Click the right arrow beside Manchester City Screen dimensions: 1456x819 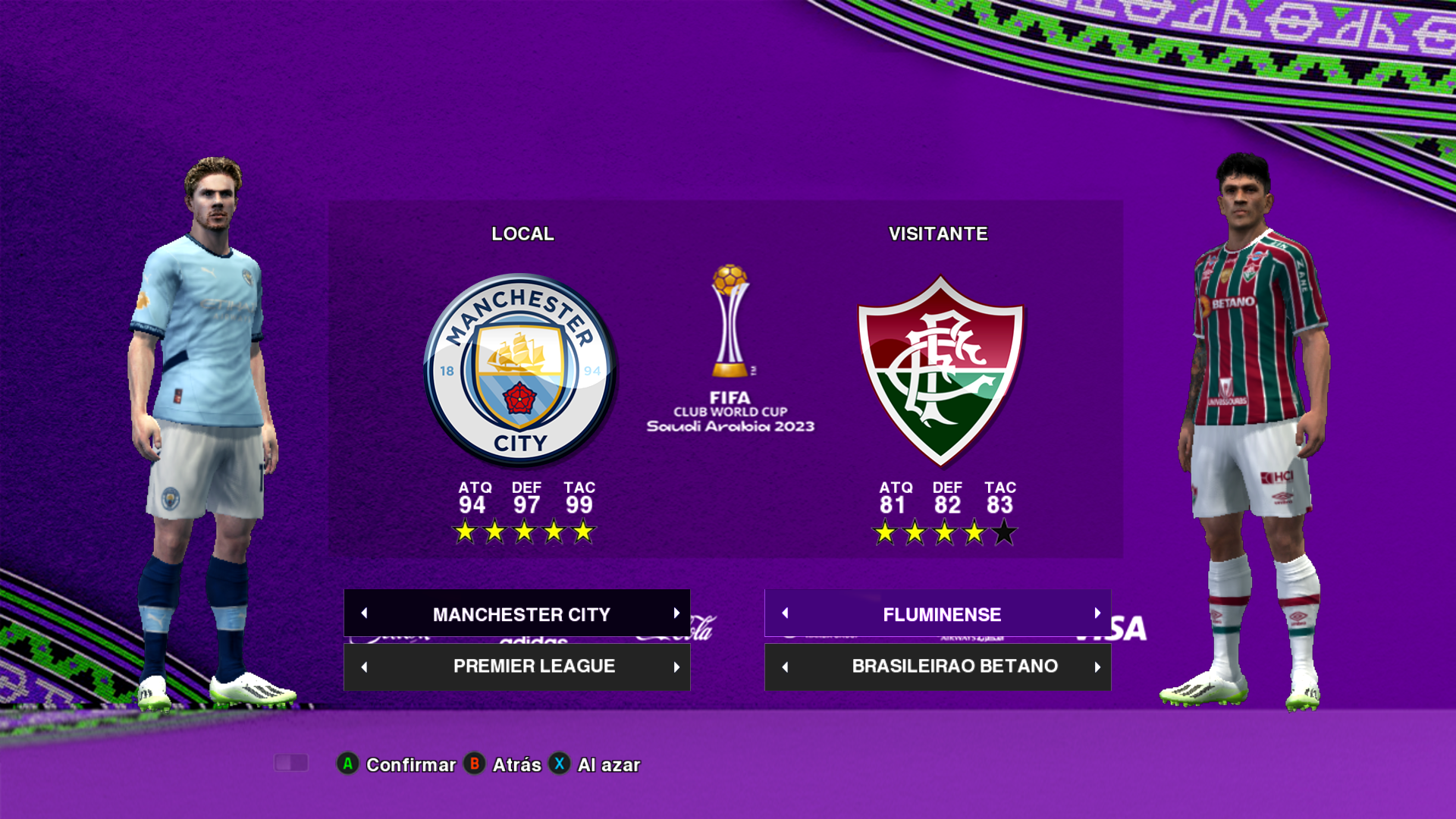pos(676,613)
